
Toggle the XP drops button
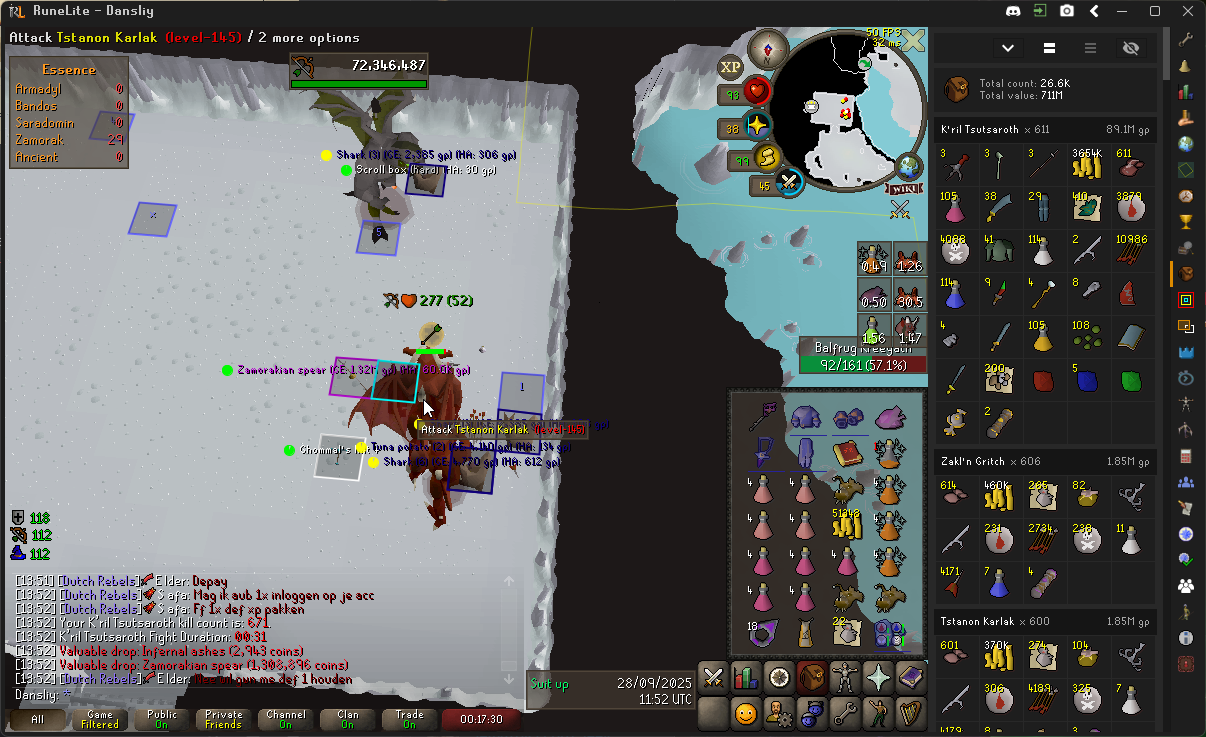click(x=731, y=66)
